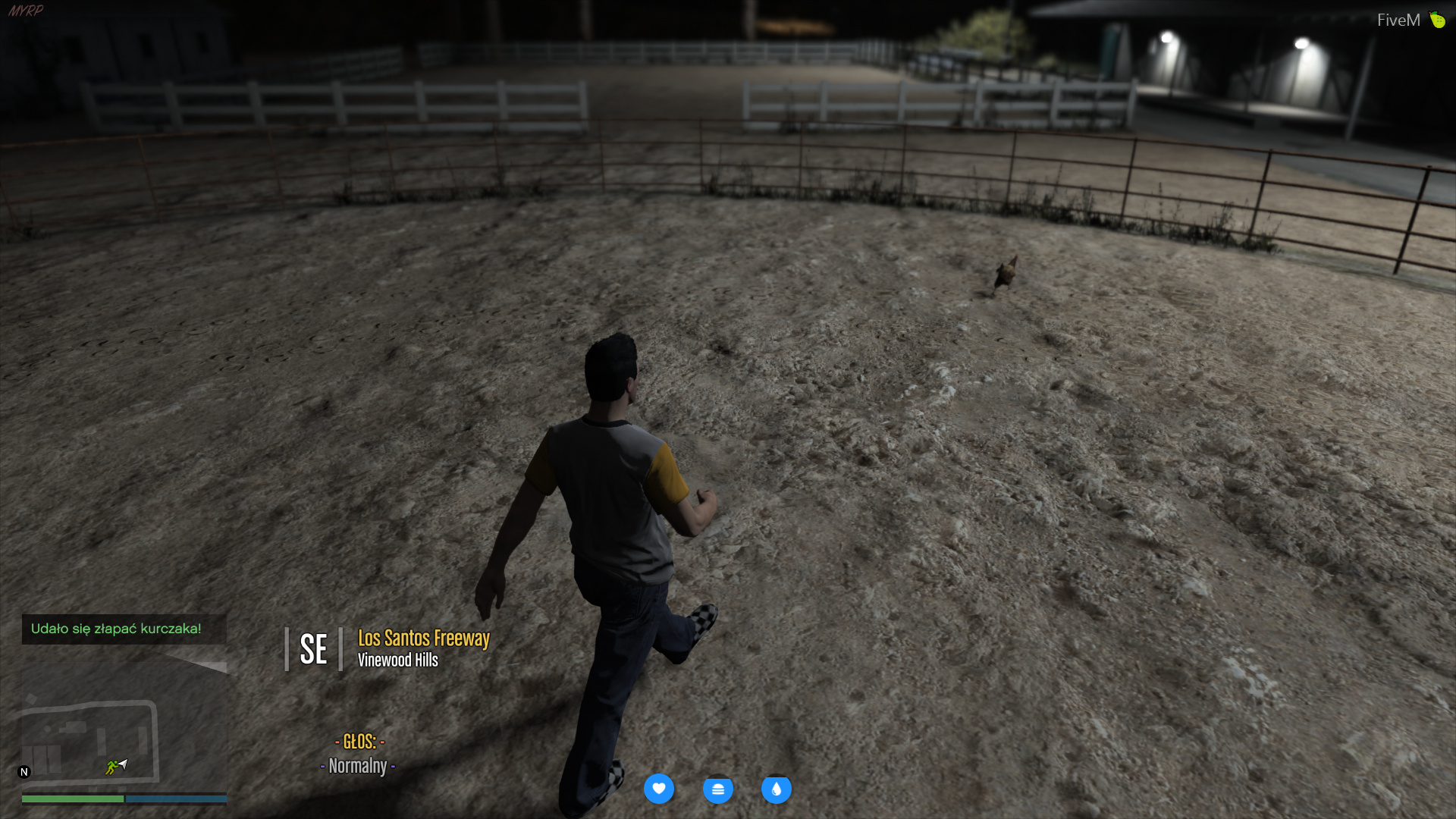Screen dimensions: 1456x819
Task: Open the street name display expander
Action: pyautogui.click(x=287, y=648)
